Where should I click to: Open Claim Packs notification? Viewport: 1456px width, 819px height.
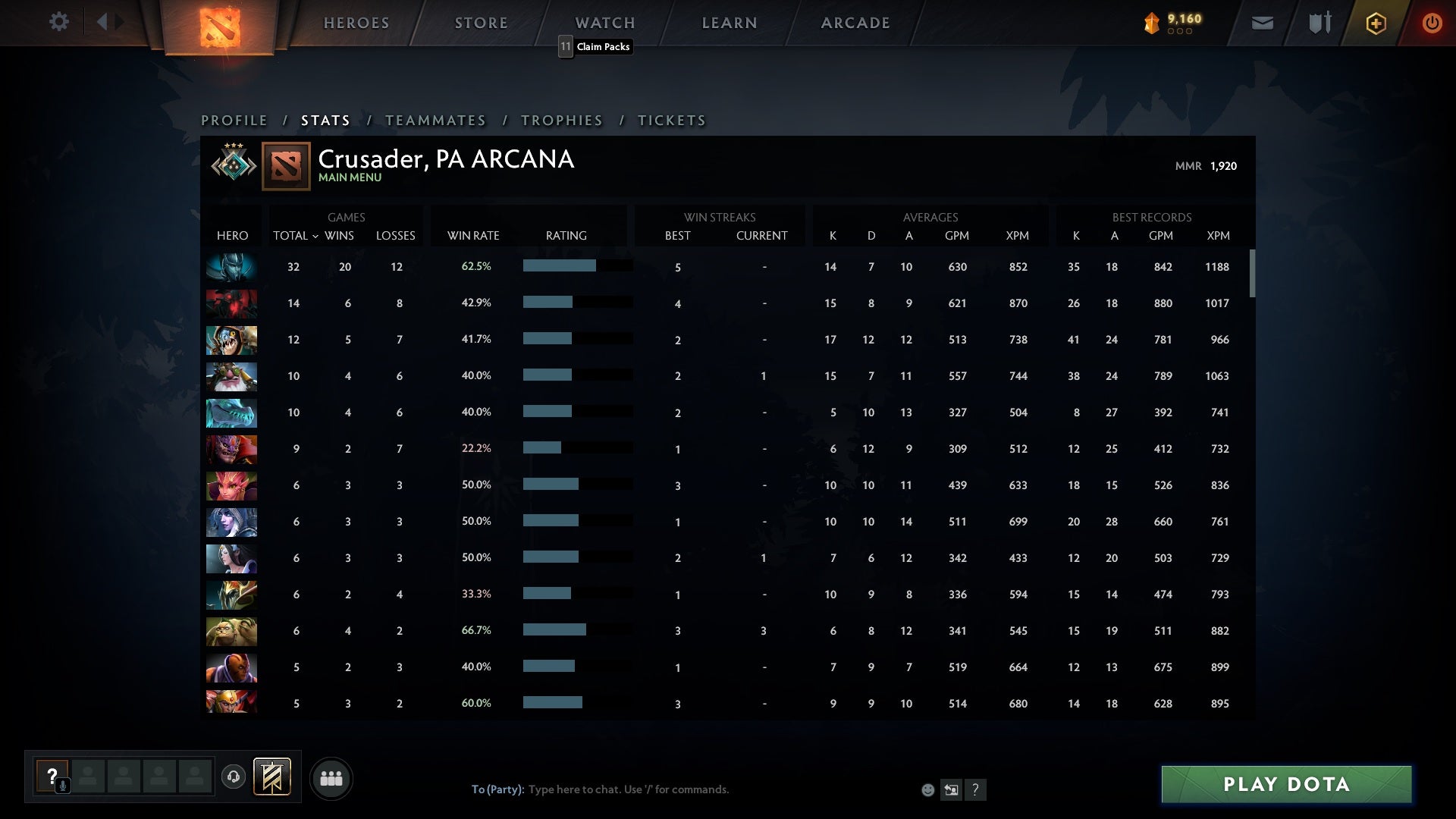[596, 46]
